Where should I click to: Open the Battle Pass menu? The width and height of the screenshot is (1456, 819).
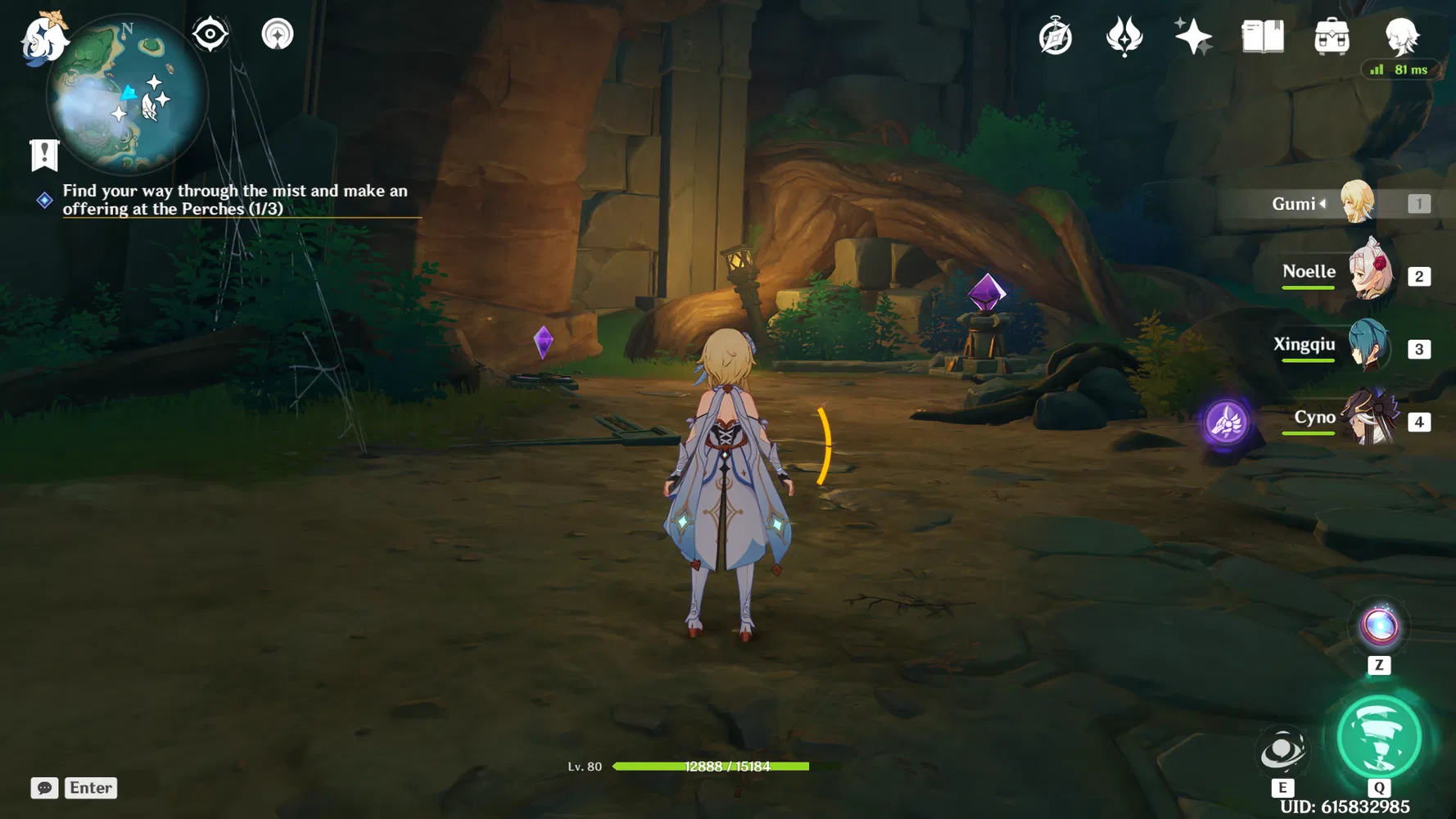[x=1125, y=36]
